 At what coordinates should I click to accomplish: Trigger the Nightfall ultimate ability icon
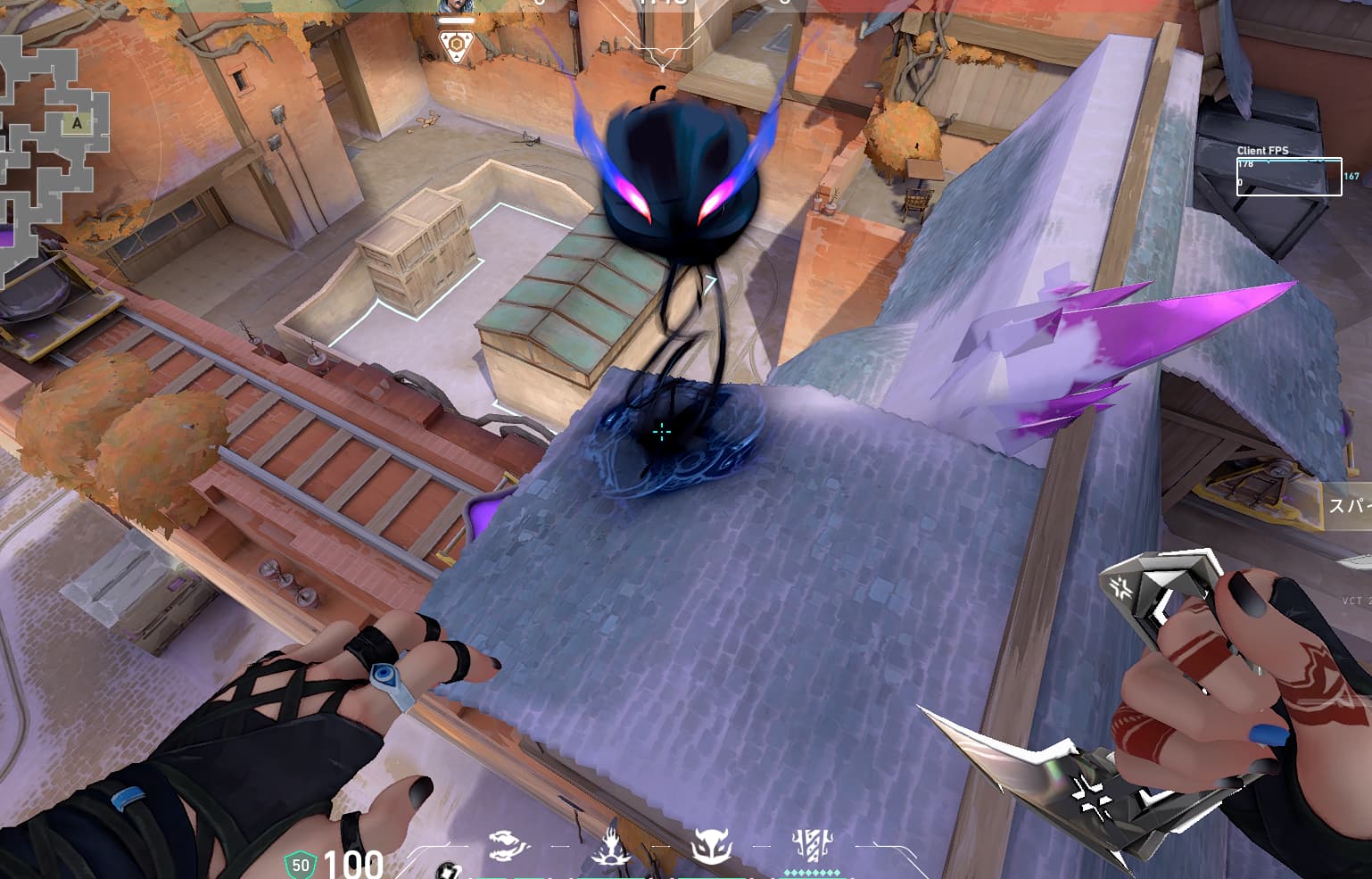(x=812, y=844)
